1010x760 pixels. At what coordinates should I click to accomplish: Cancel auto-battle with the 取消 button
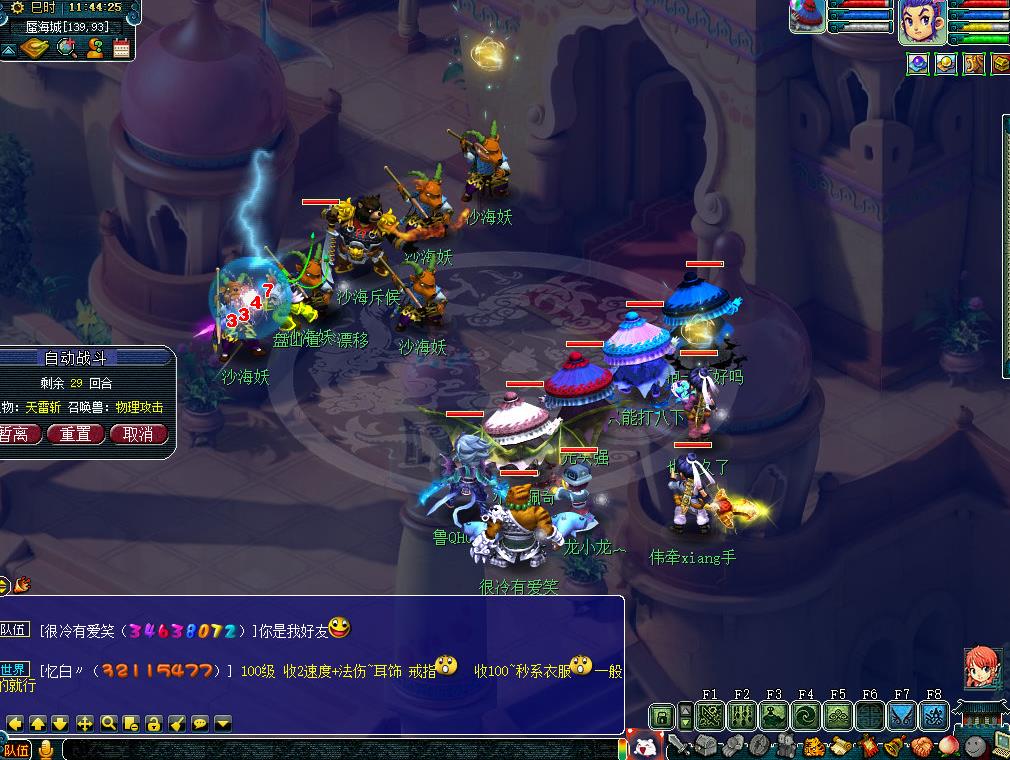(138, 434)
